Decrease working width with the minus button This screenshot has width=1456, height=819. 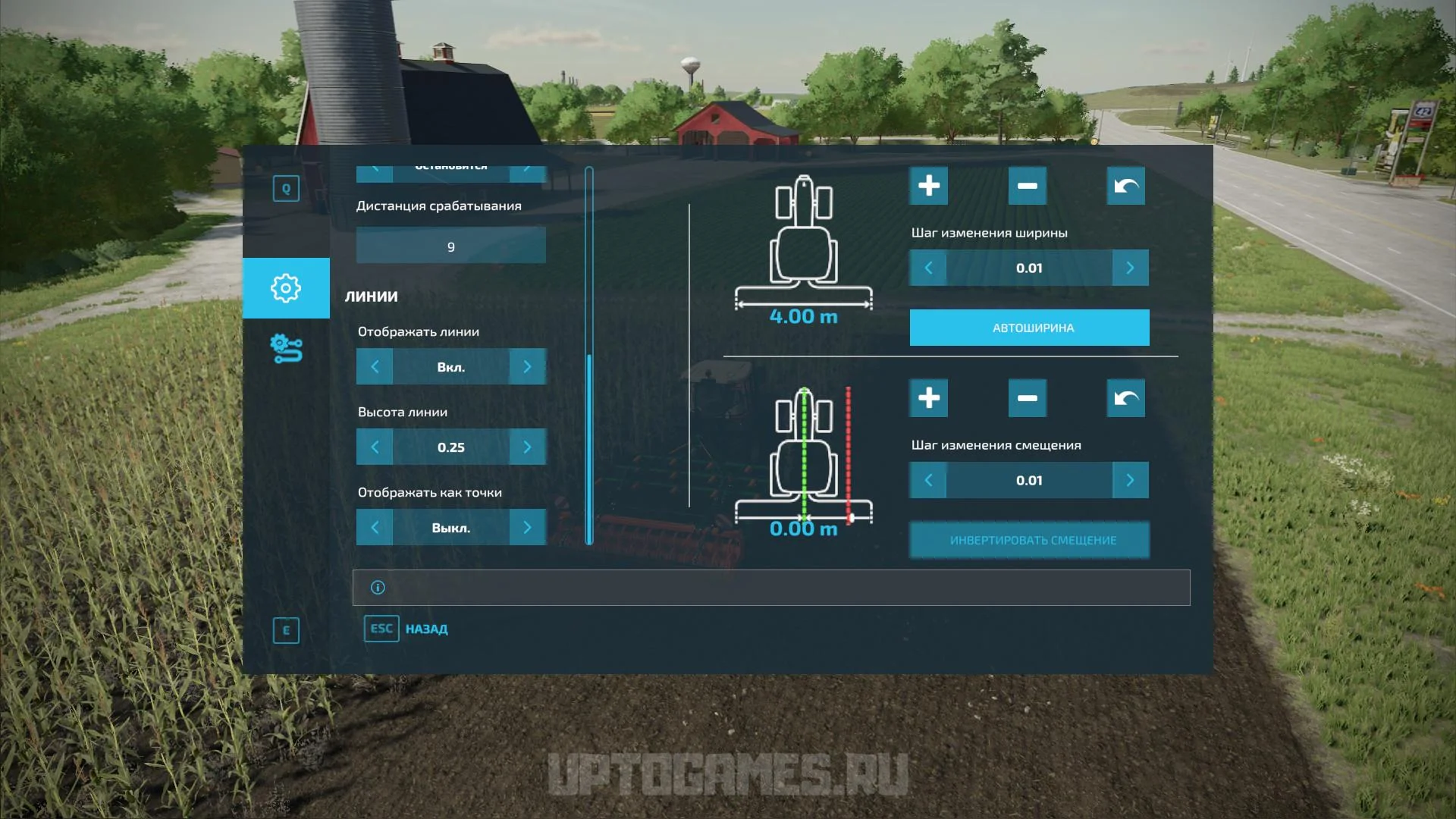coord(1027,186)
